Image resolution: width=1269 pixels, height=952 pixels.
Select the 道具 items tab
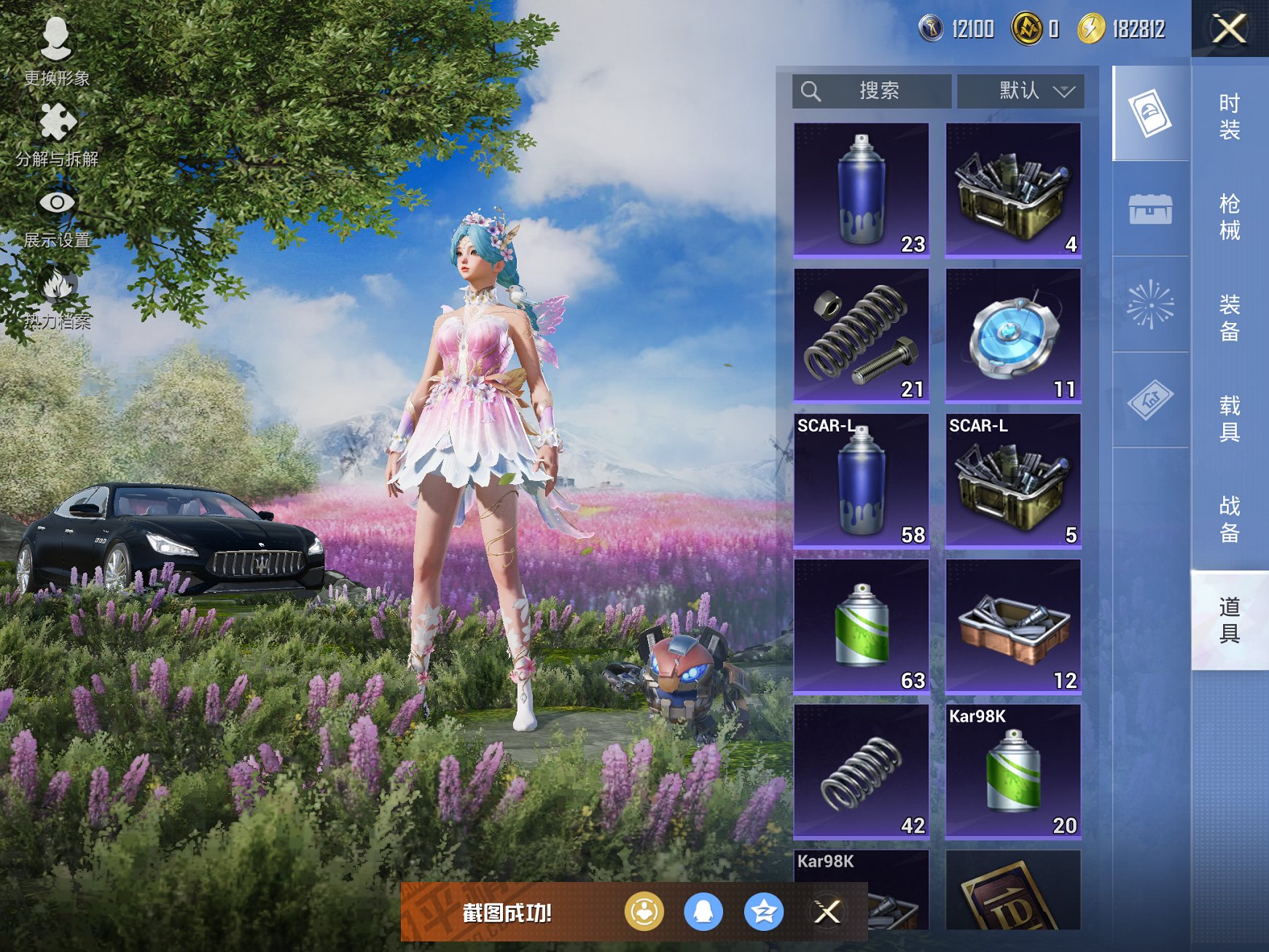1229,620
